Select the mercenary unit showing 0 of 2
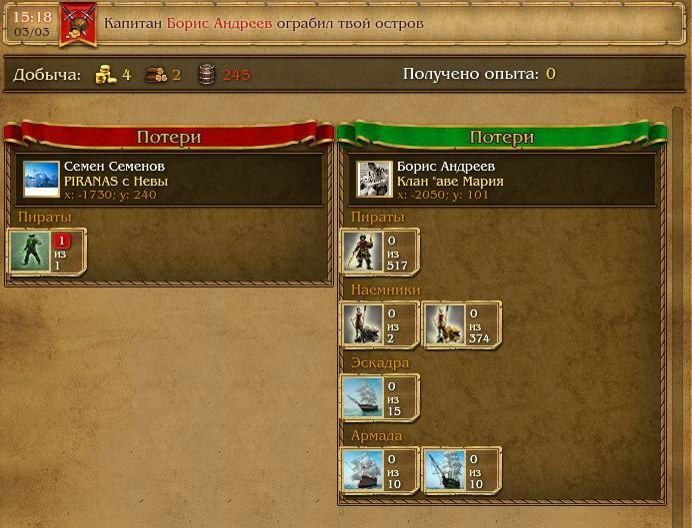This screenshot has width=692, height=528. pyautogui.click(x=360, y=324)
